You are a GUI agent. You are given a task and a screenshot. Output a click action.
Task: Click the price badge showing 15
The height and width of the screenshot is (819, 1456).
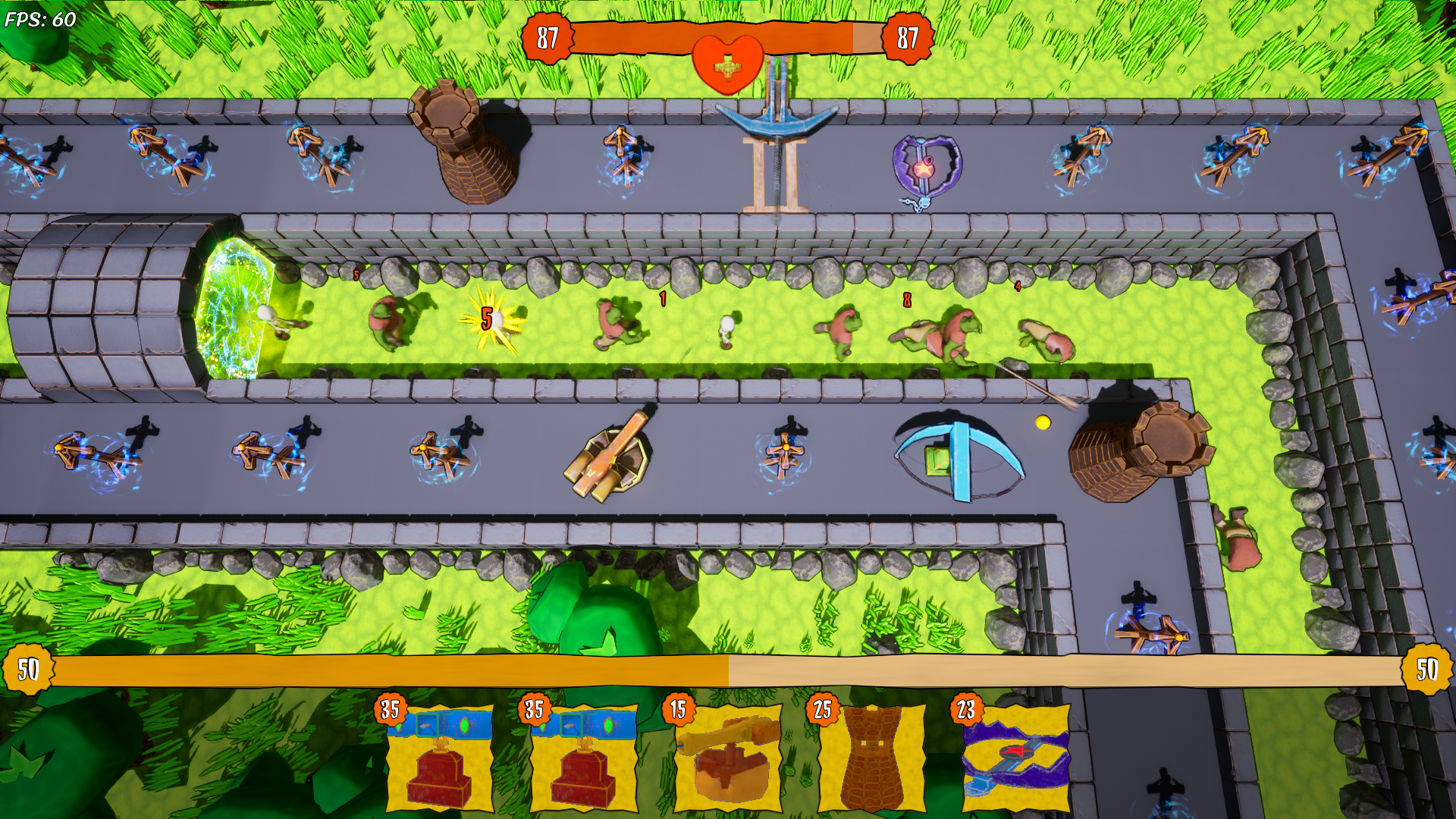pyautogui.click(x=680, y=711)
